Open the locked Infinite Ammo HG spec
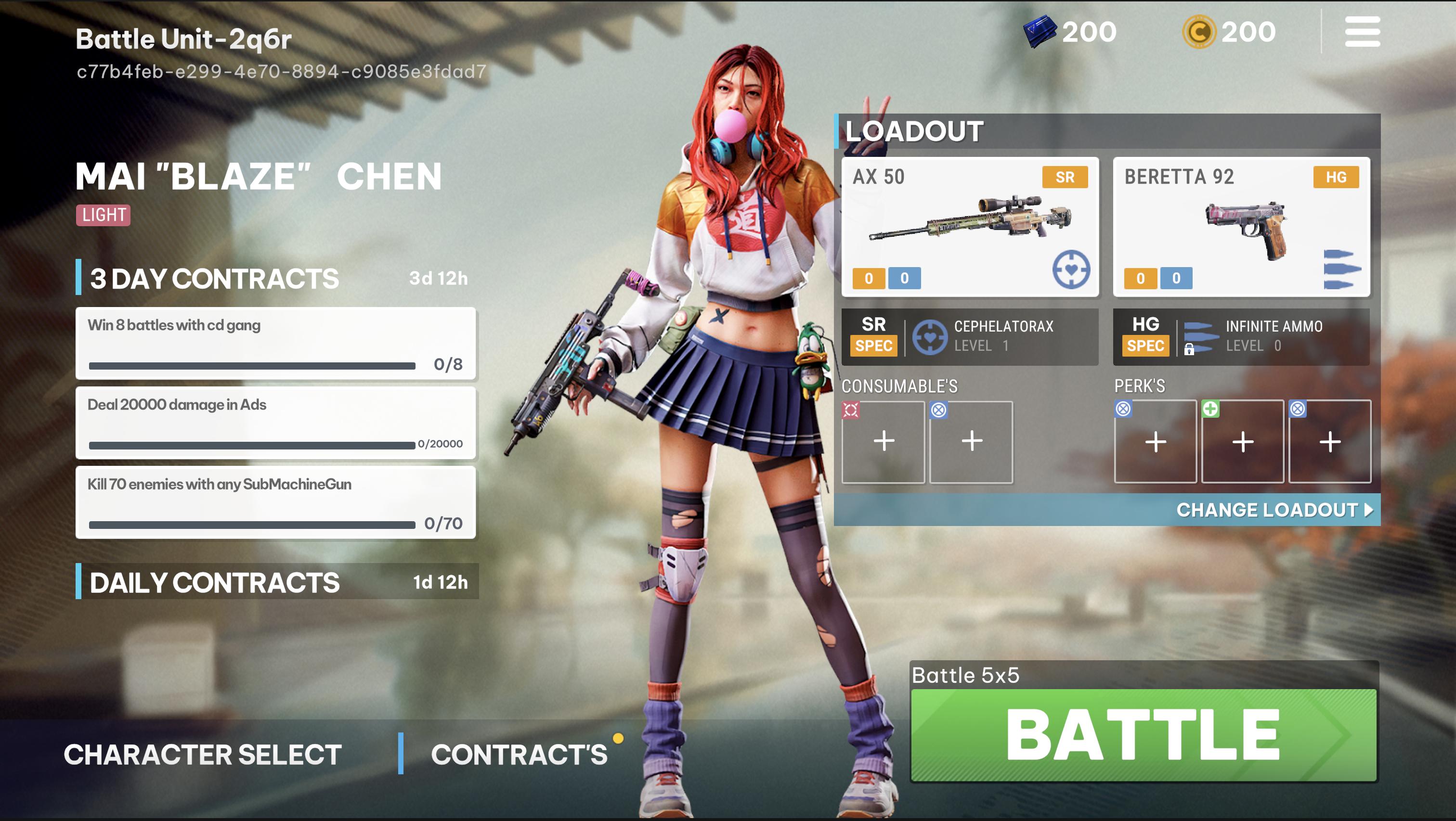 [x=1241, y=336]
